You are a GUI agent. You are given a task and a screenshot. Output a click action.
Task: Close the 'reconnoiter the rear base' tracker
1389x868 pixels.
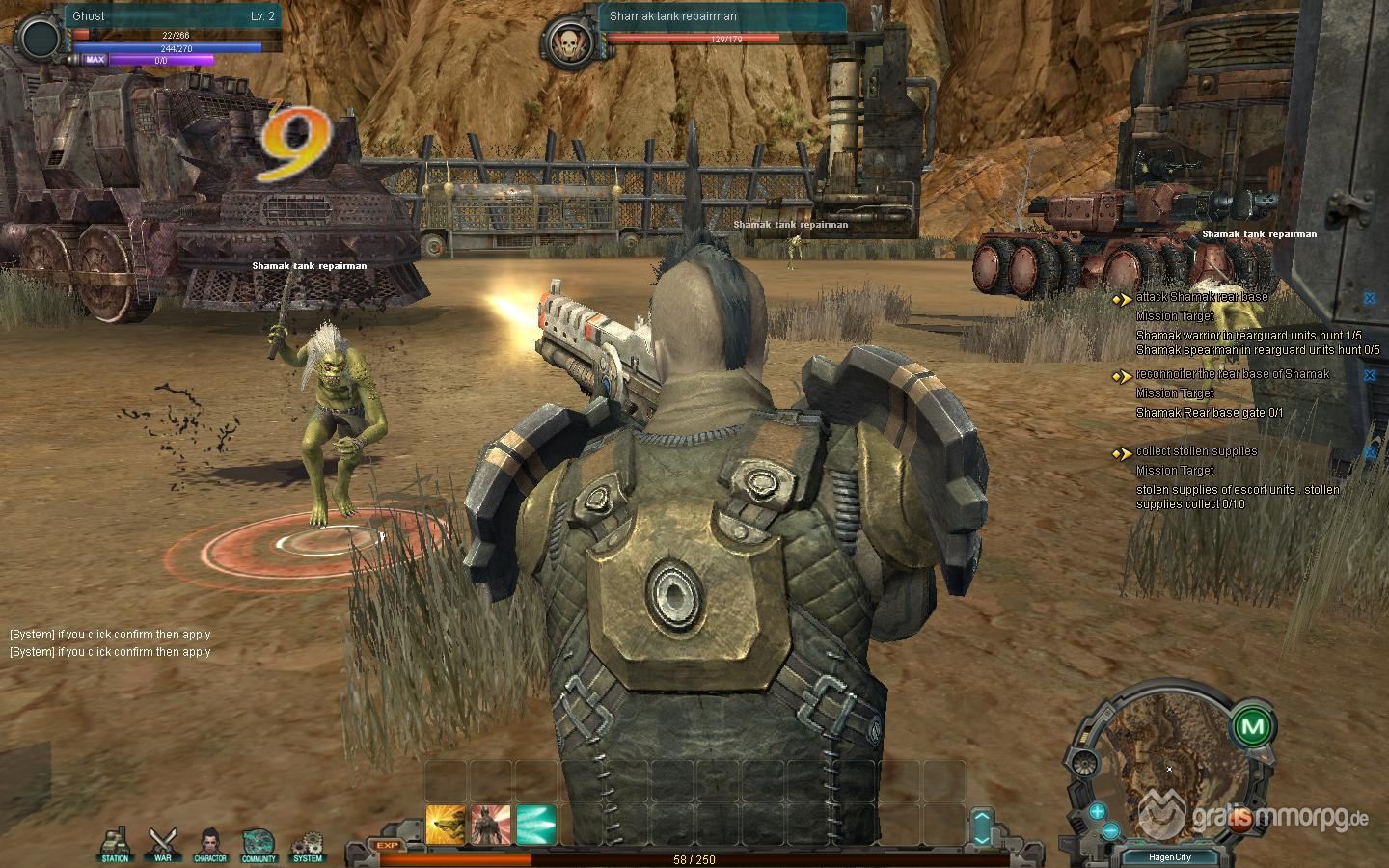coord(1369,375)
